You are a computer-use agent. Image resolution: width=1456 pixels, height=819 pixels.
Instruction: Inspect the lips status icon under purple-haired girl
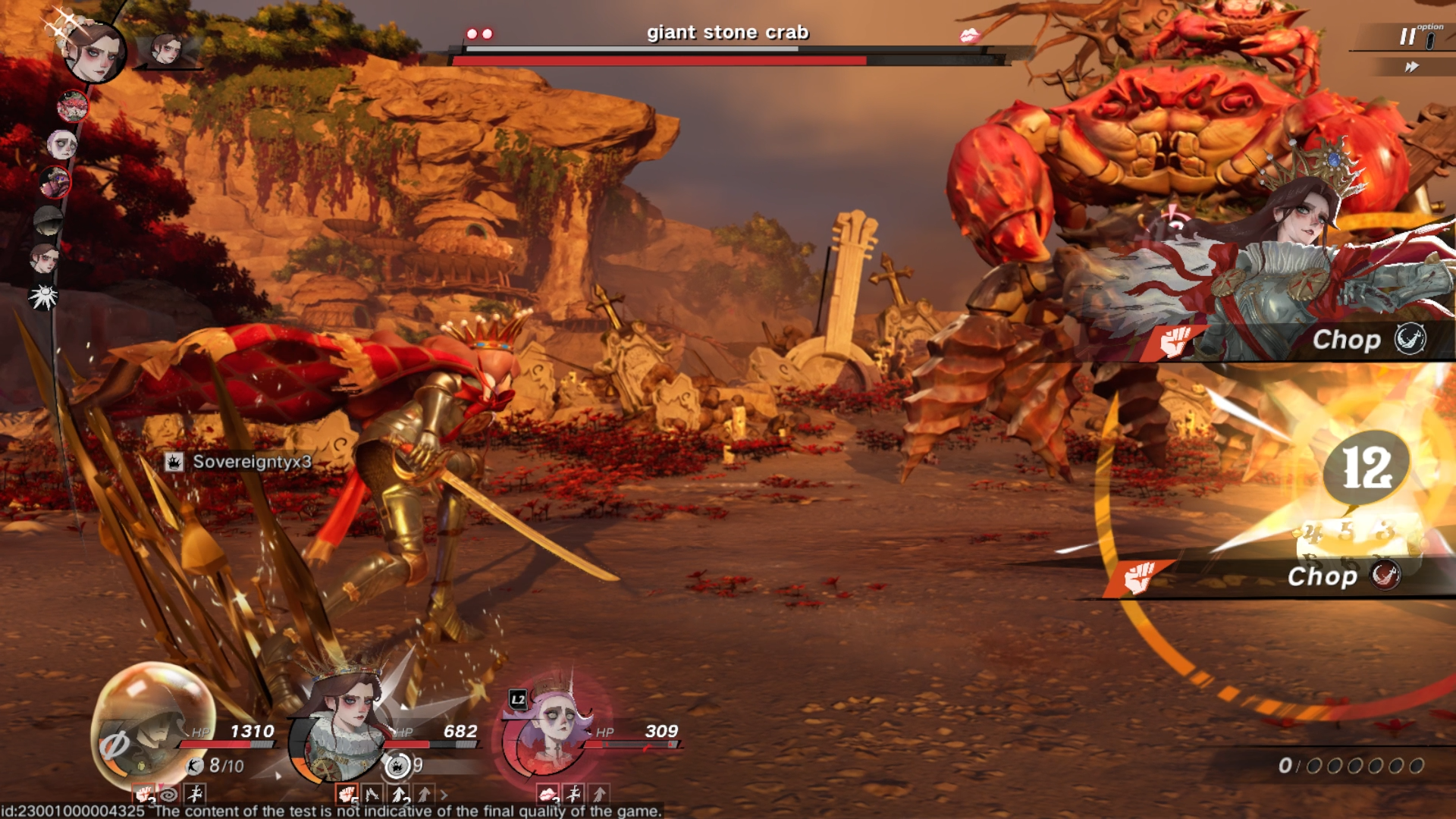pyautogui.click(x=548, y=794)
